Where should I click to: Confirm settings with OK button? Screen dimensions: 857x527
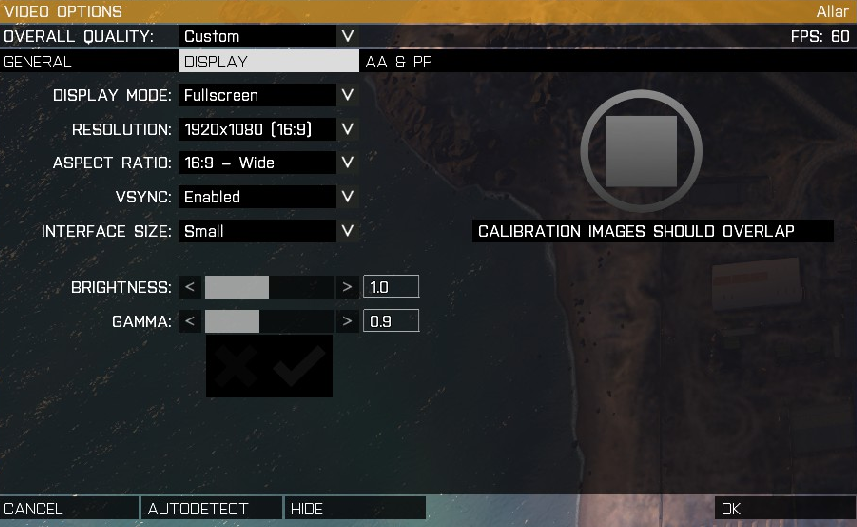[x=785, y=508]
